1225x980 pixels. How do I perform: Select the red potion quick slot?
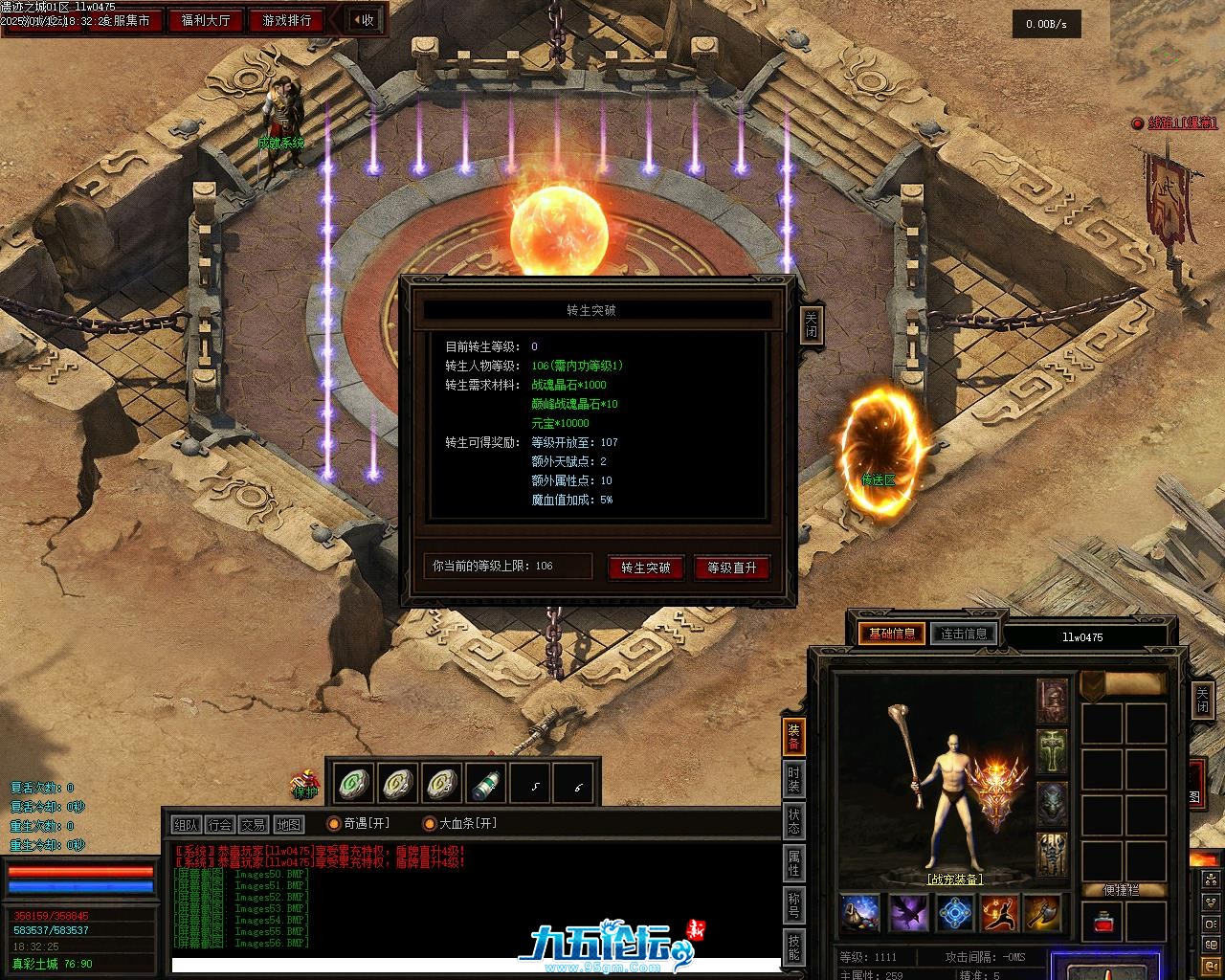coord(1102,923)
